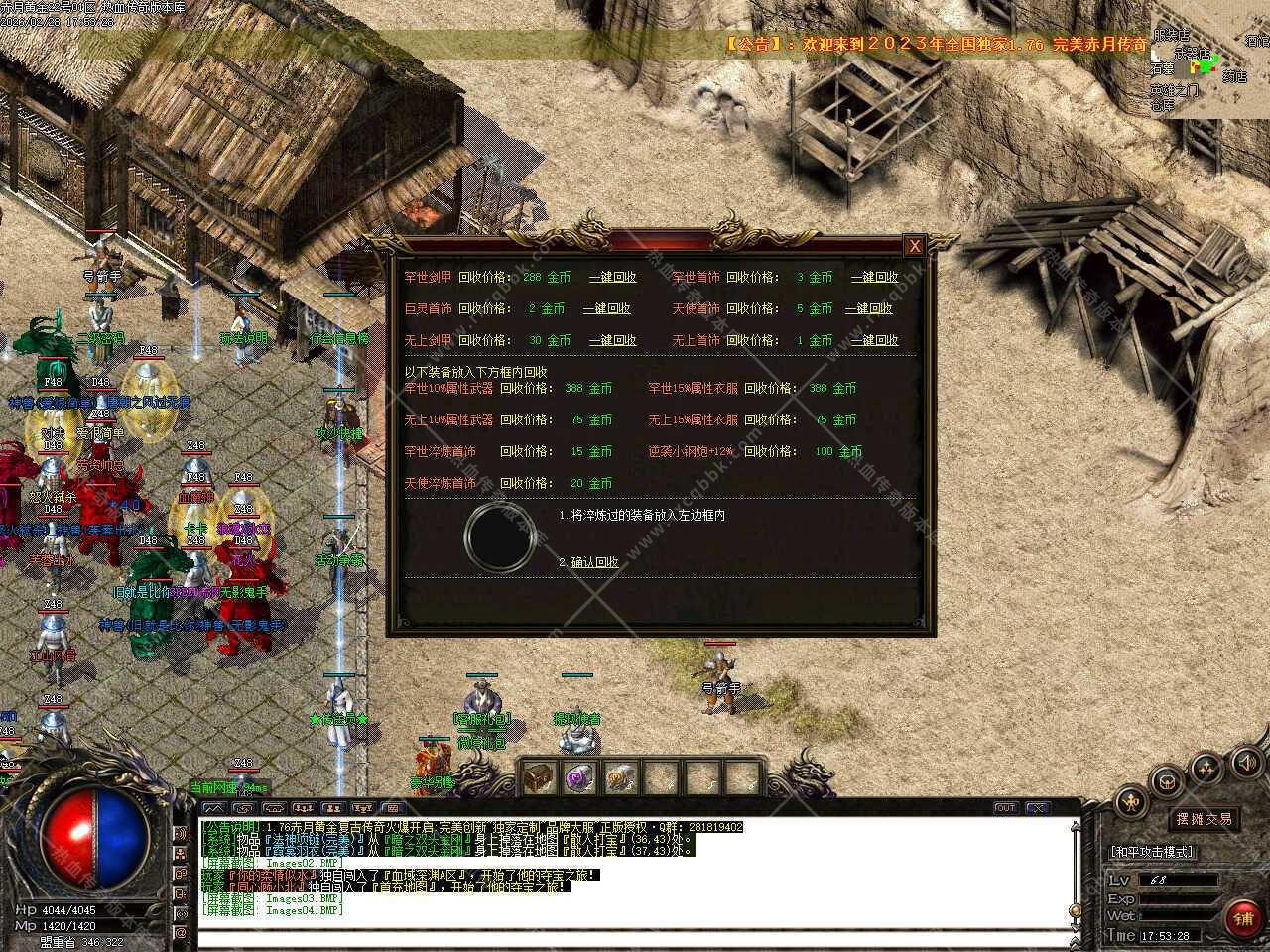Use the purple orb hotbar item
Image resolution: width=1270 pixels, height=952 pixels.
(x=579, y=778)
